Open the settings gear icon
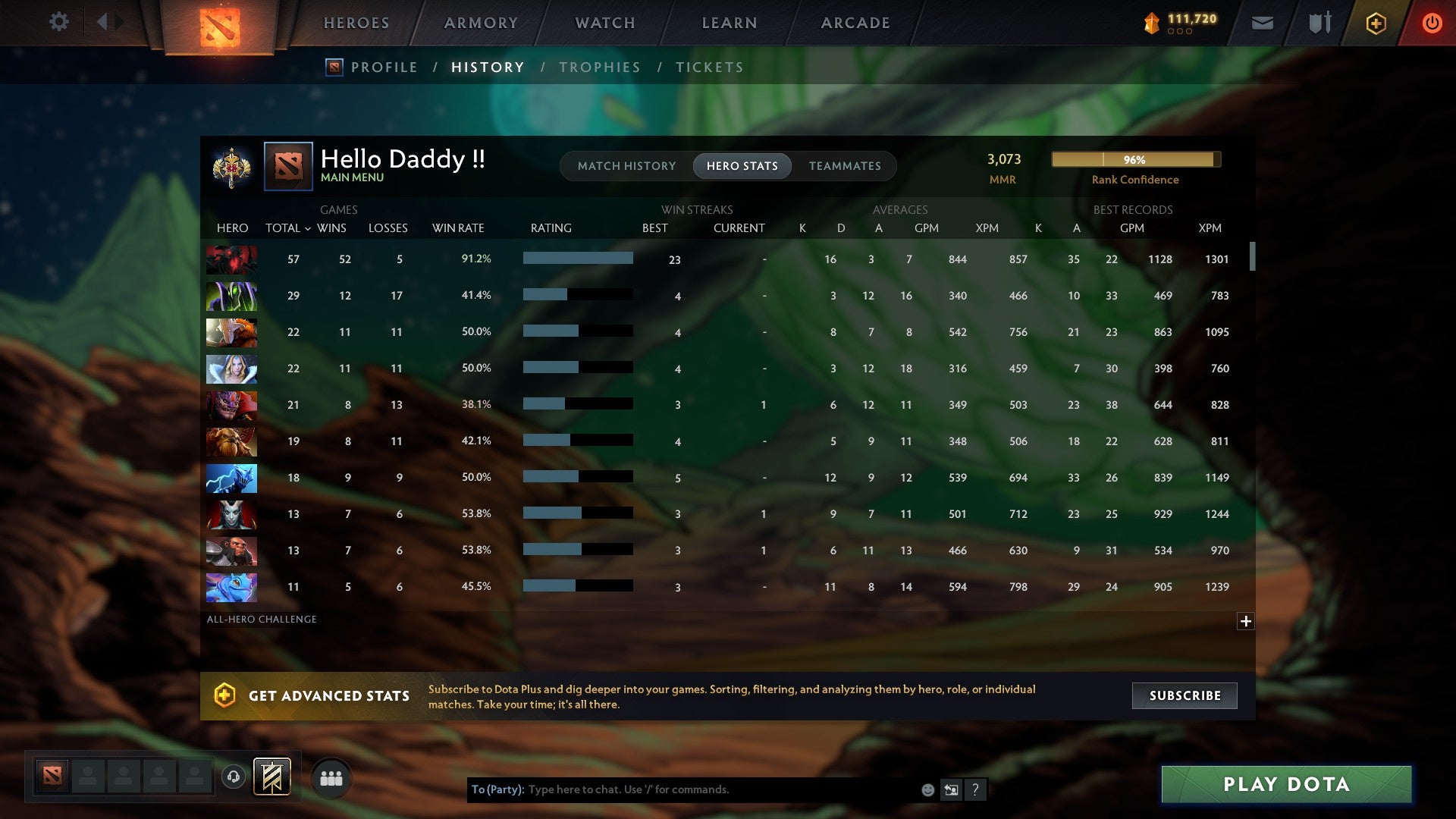 59,22
